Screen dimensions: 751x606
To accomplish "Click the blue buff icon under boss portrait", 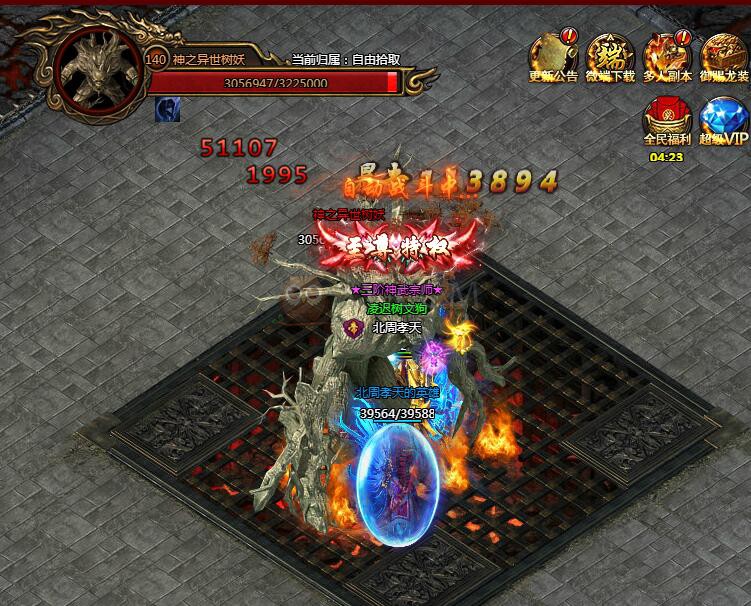I will pyautogui.click(x=167, y=110).
